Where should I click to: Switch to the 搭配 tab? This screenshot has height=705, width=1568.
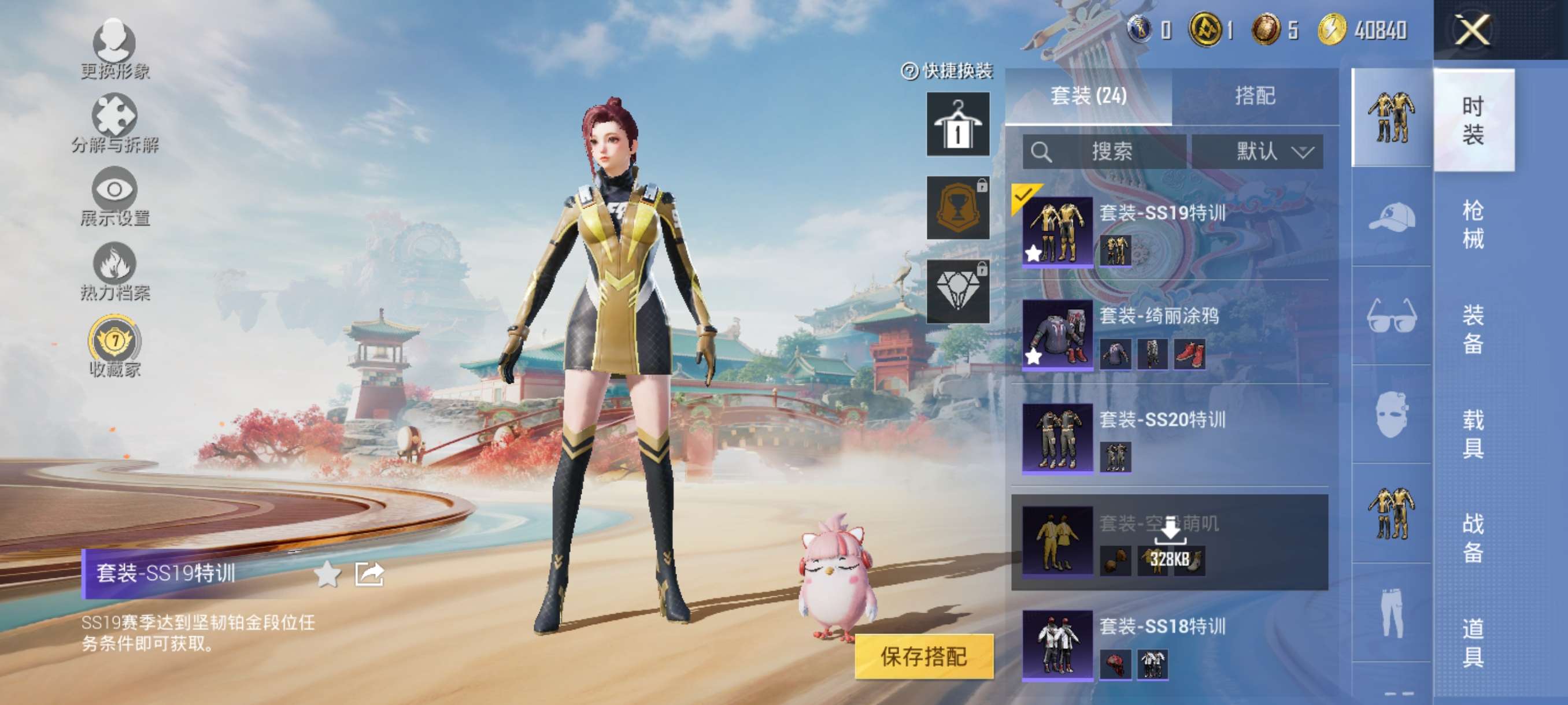point(1254,96)
